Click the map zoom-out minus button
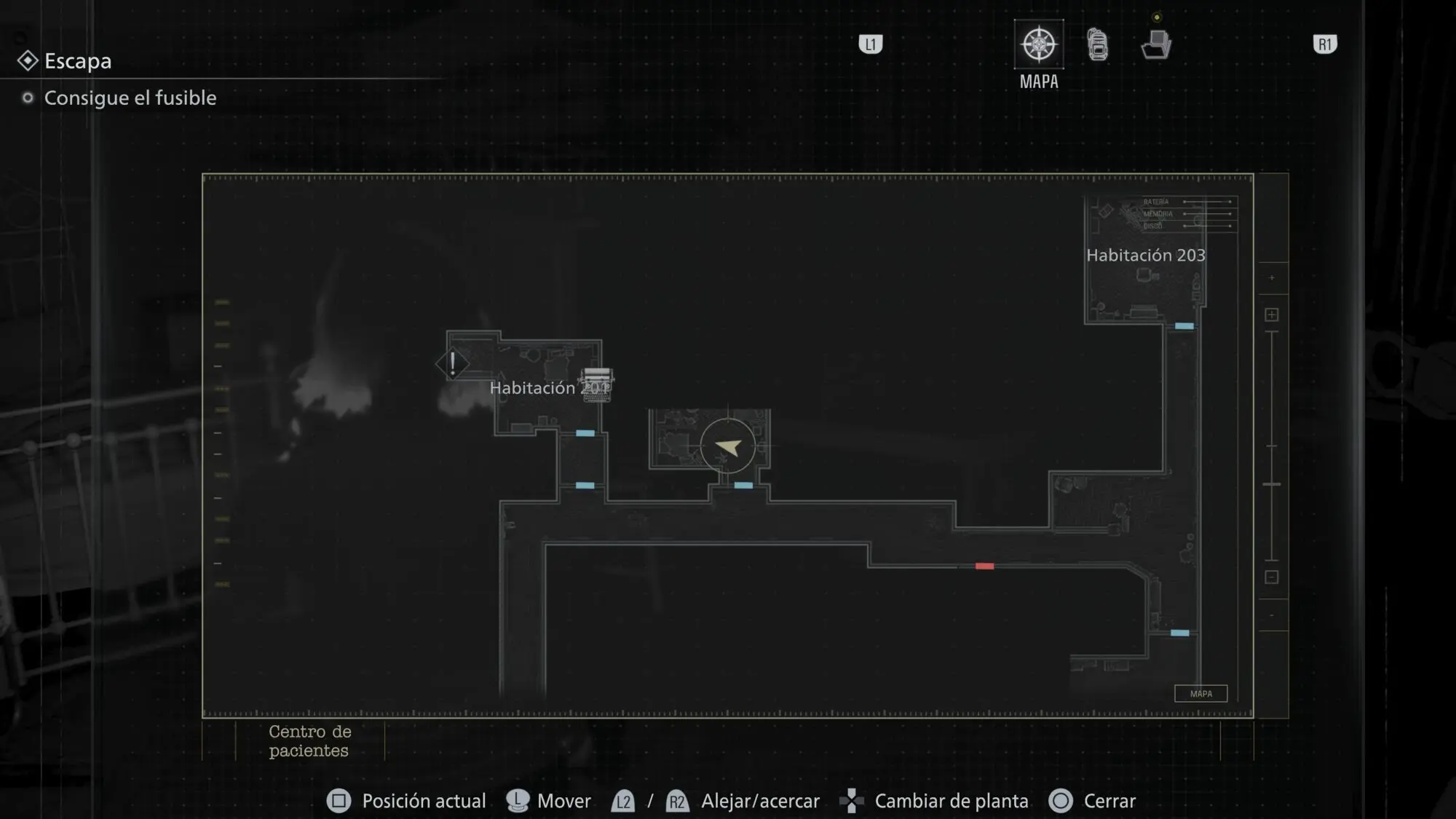The height and width of the screenshot is (819, 1456). click(x=1272, y=577)
